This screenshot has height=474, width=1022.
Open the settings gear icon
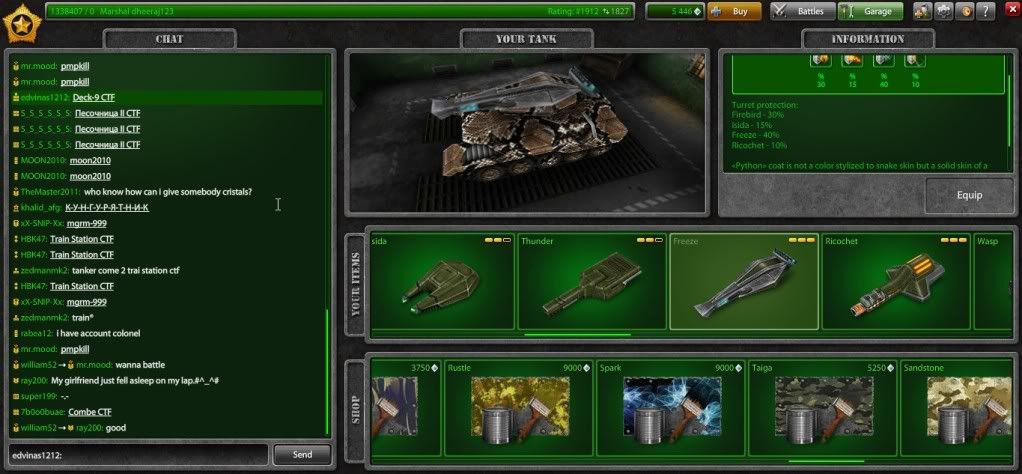tap(943, 12)
